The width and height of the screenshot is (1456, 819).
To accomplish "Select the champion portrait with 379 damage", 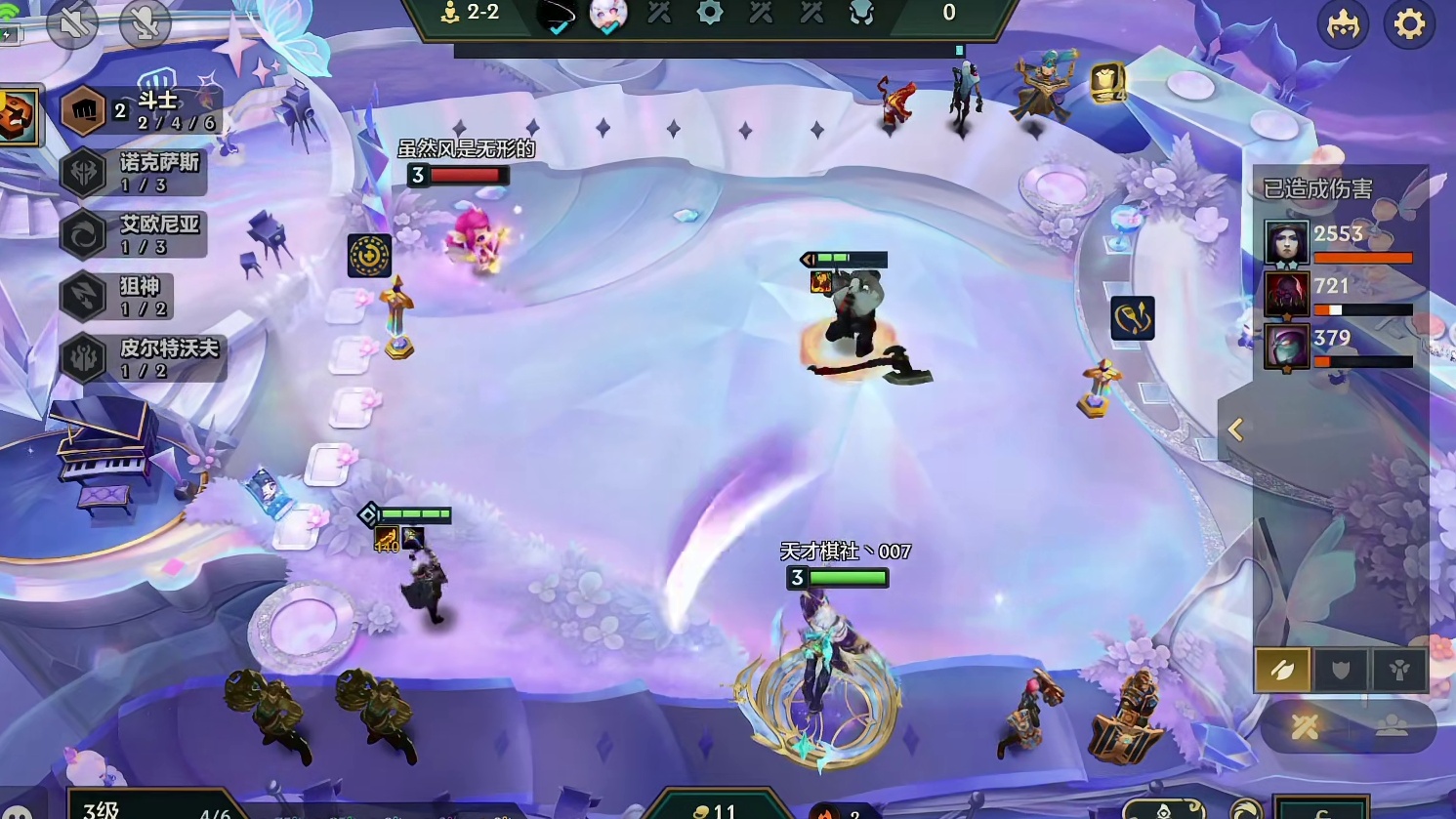I will (1286, 347).
